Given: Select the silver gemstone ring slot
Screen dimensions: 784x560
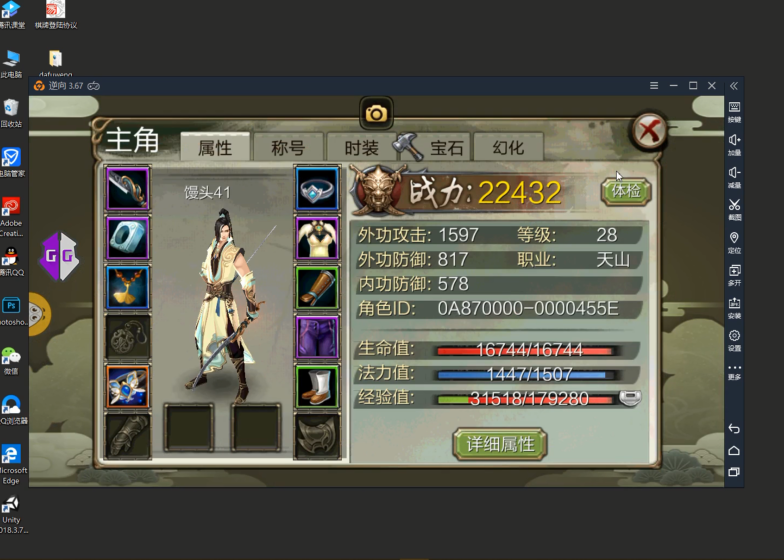Looking at the screenshot, I should click(x=317, y=189).
